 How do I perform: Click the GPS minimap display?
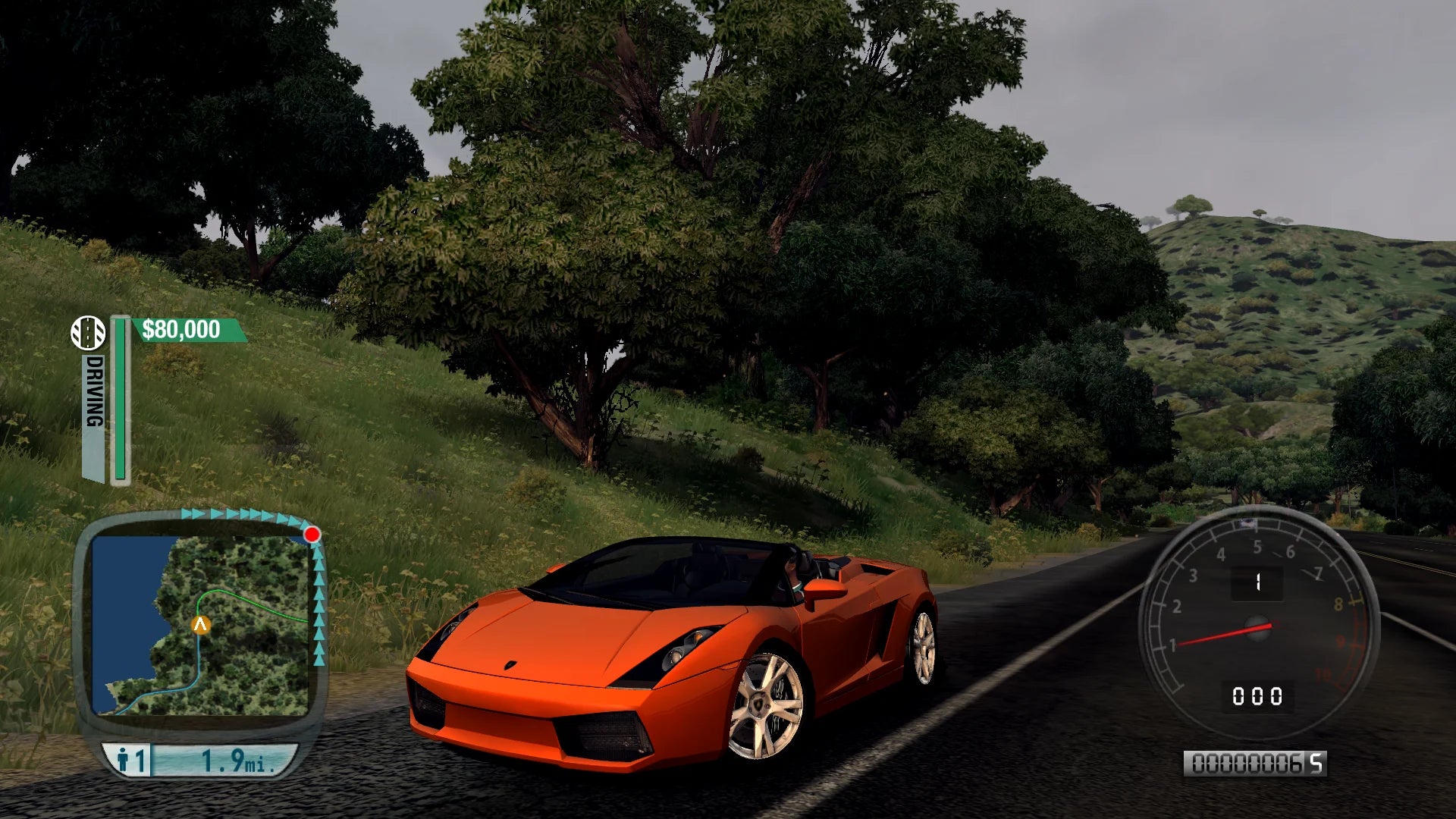click(x=202, y=625)
